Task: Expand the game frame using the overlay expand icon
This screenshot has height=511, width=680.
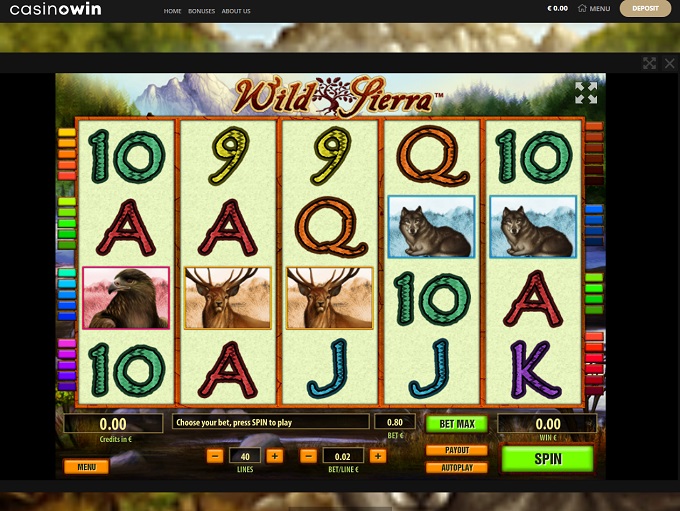Action: 649,63
